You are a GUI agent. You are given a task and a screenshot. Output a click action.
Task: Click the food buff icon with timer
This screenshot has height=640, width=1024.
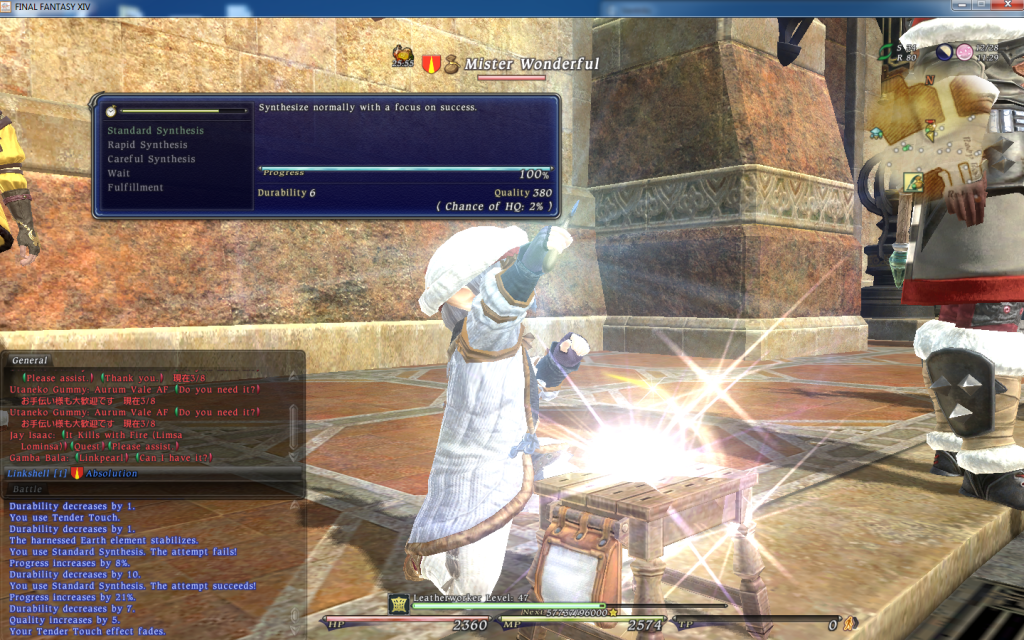point(403,54)
